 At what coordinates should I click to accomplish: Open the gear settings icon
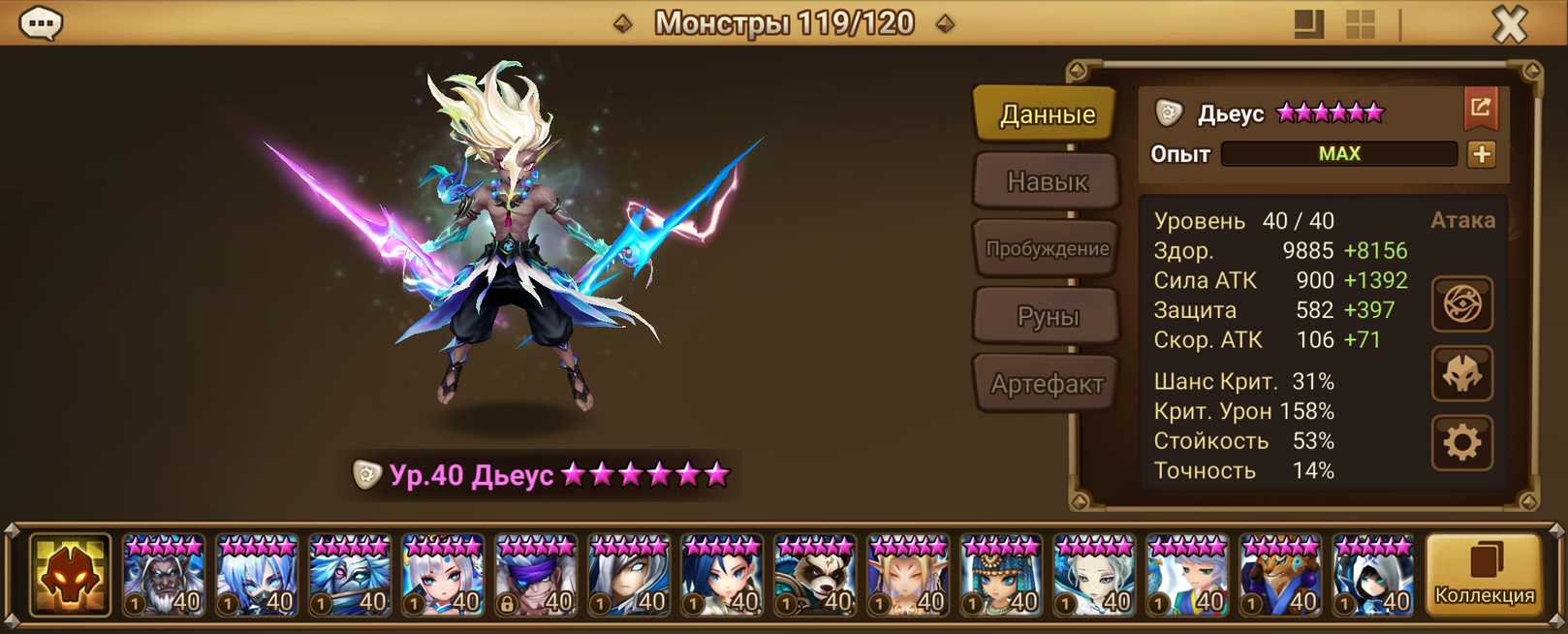point(1461,443)
